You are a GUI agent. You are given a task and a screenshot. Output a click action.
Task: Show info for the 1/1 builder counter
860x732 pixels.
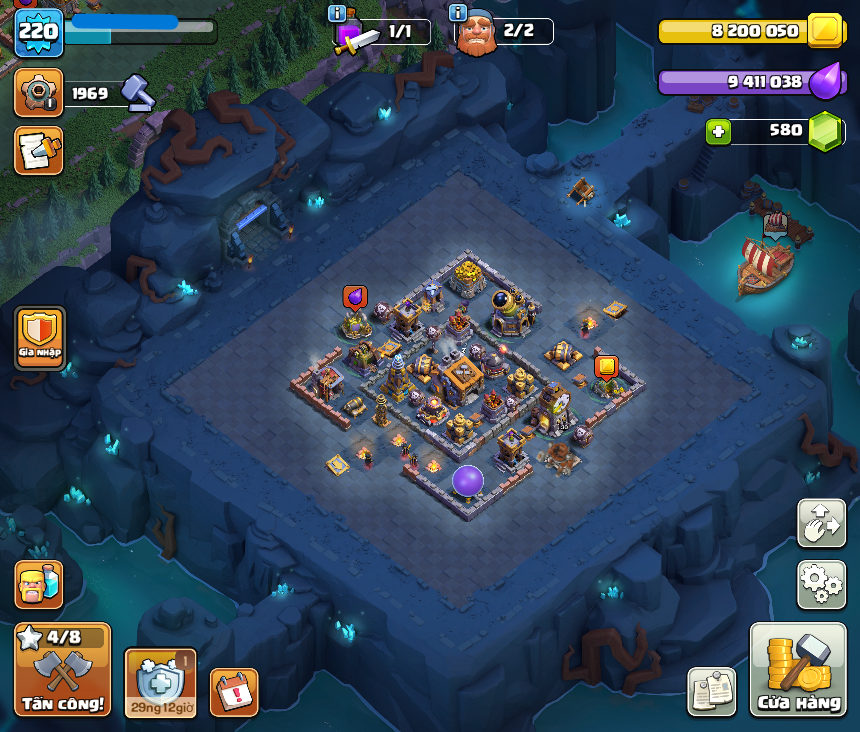point(337,13)
